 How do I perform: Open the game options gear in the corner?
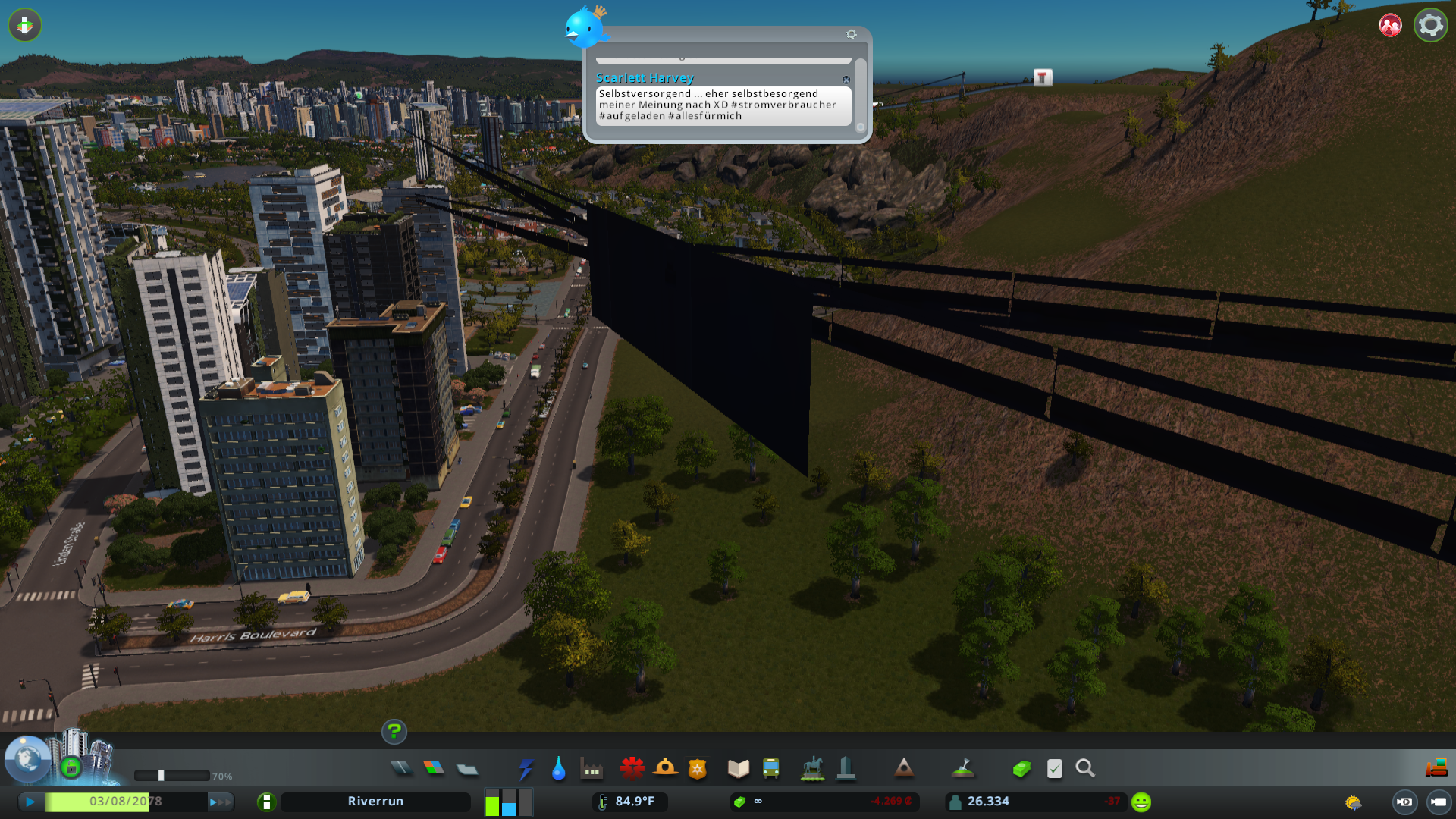[x=1430, y=25]
